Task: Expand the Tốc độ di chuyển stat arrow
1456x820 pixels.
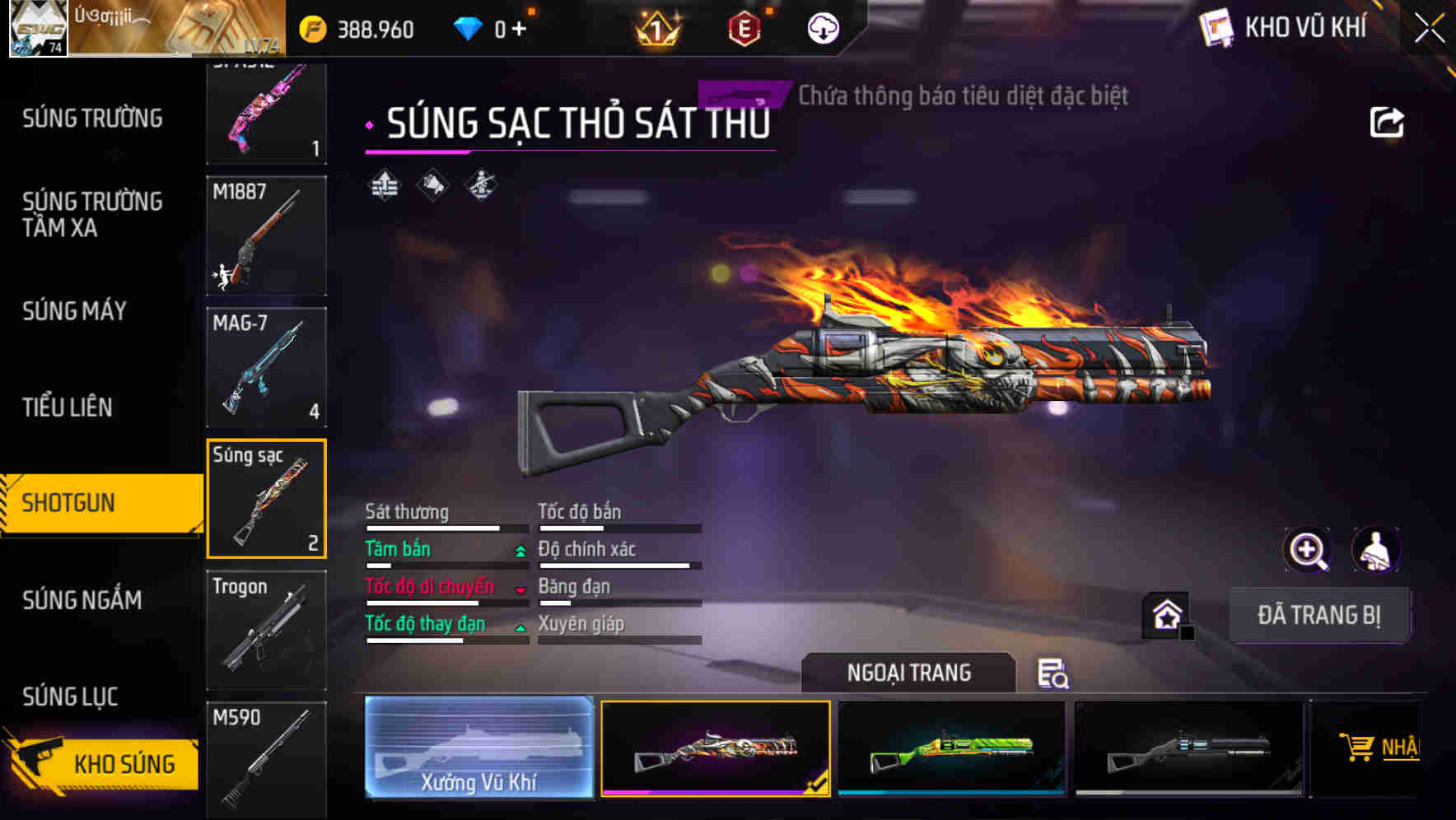Action: click(520, 589)
